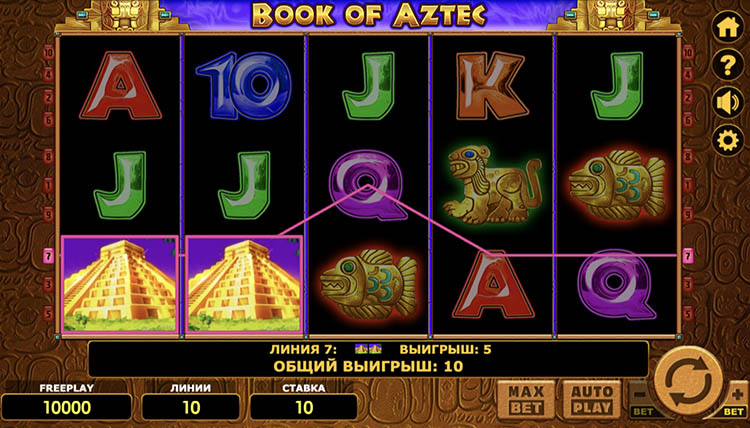Increase the bet with plus button
750x428 pixels.
coord(738,397)
